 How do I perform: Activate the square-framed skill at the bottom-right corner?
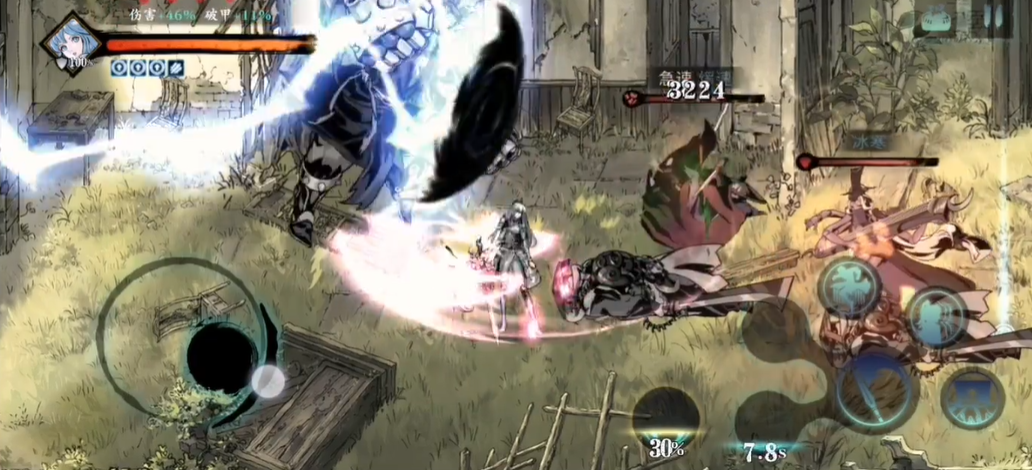click(972, 398)
